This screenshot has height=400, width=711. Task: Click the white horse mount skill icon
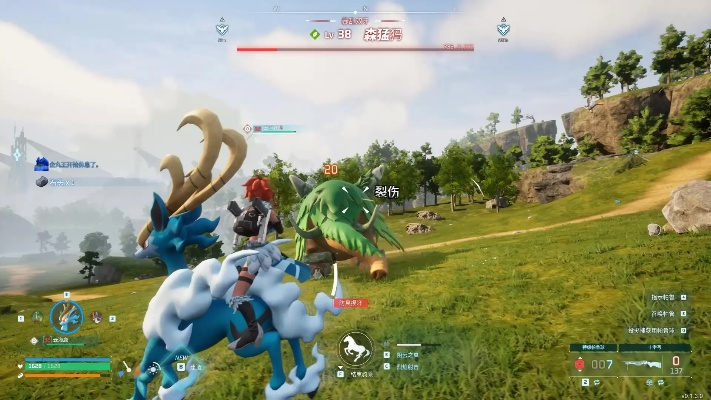(354, 347)
